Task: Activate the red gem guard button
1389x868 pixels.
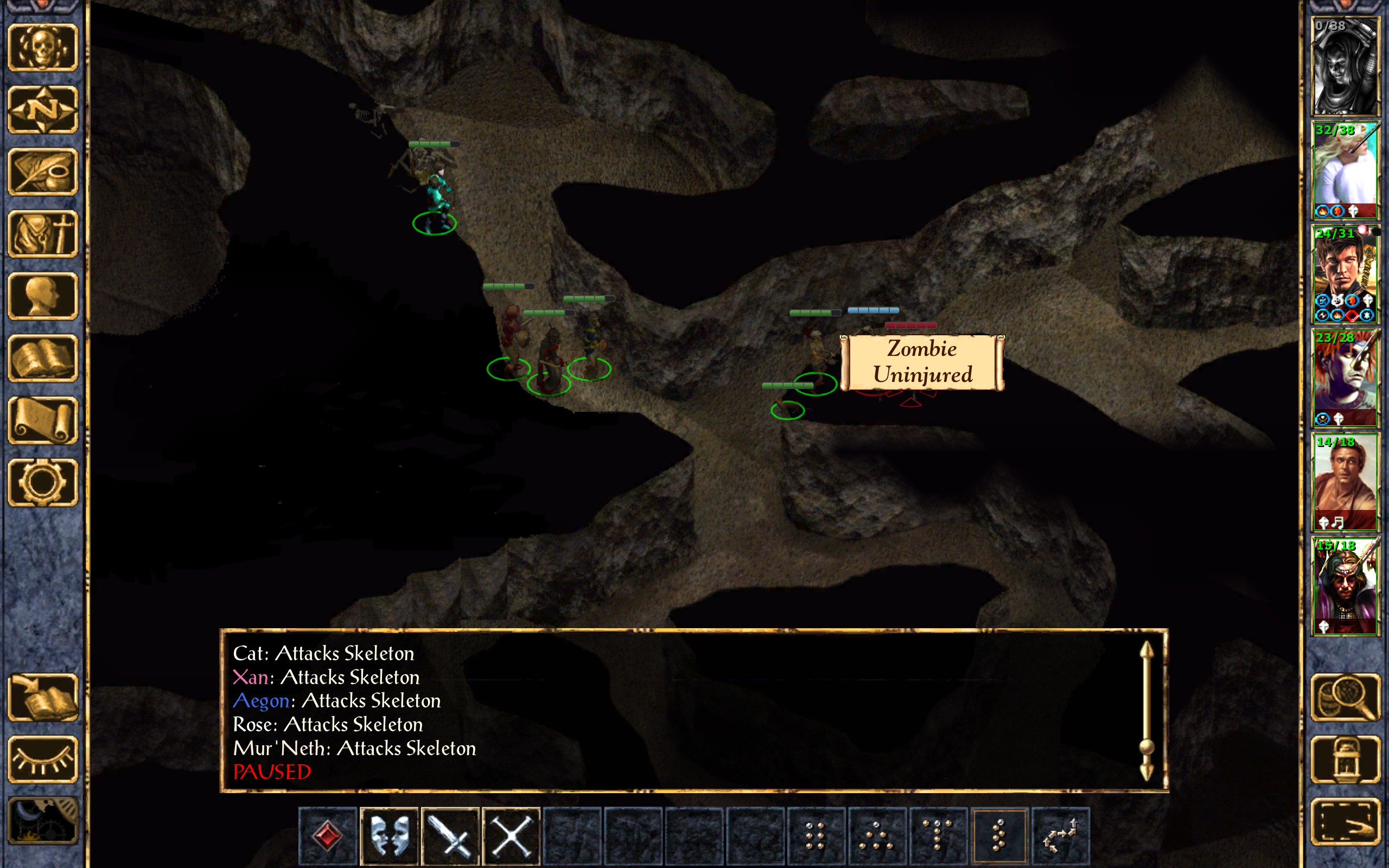Action: pyautogui.click(x=328, y=835)
